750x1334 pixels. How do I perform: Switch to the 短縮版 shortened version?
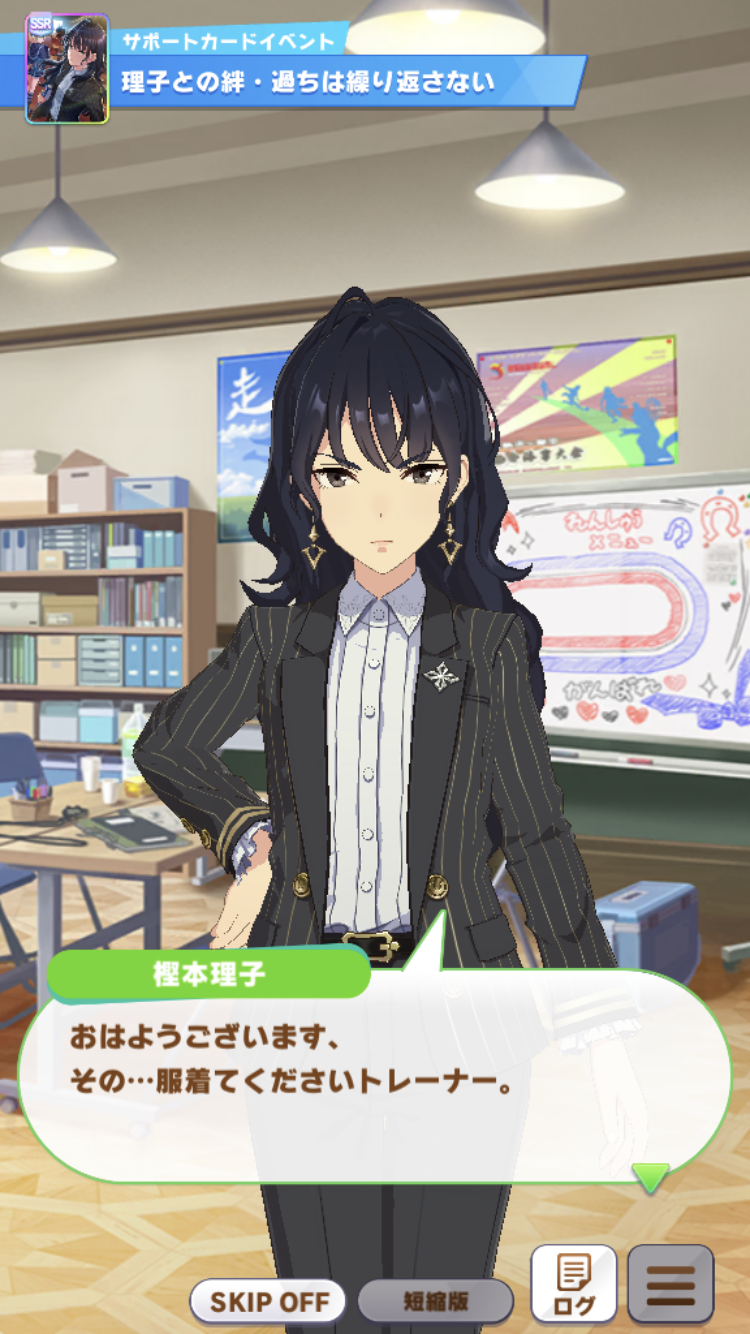[435, 1301]
